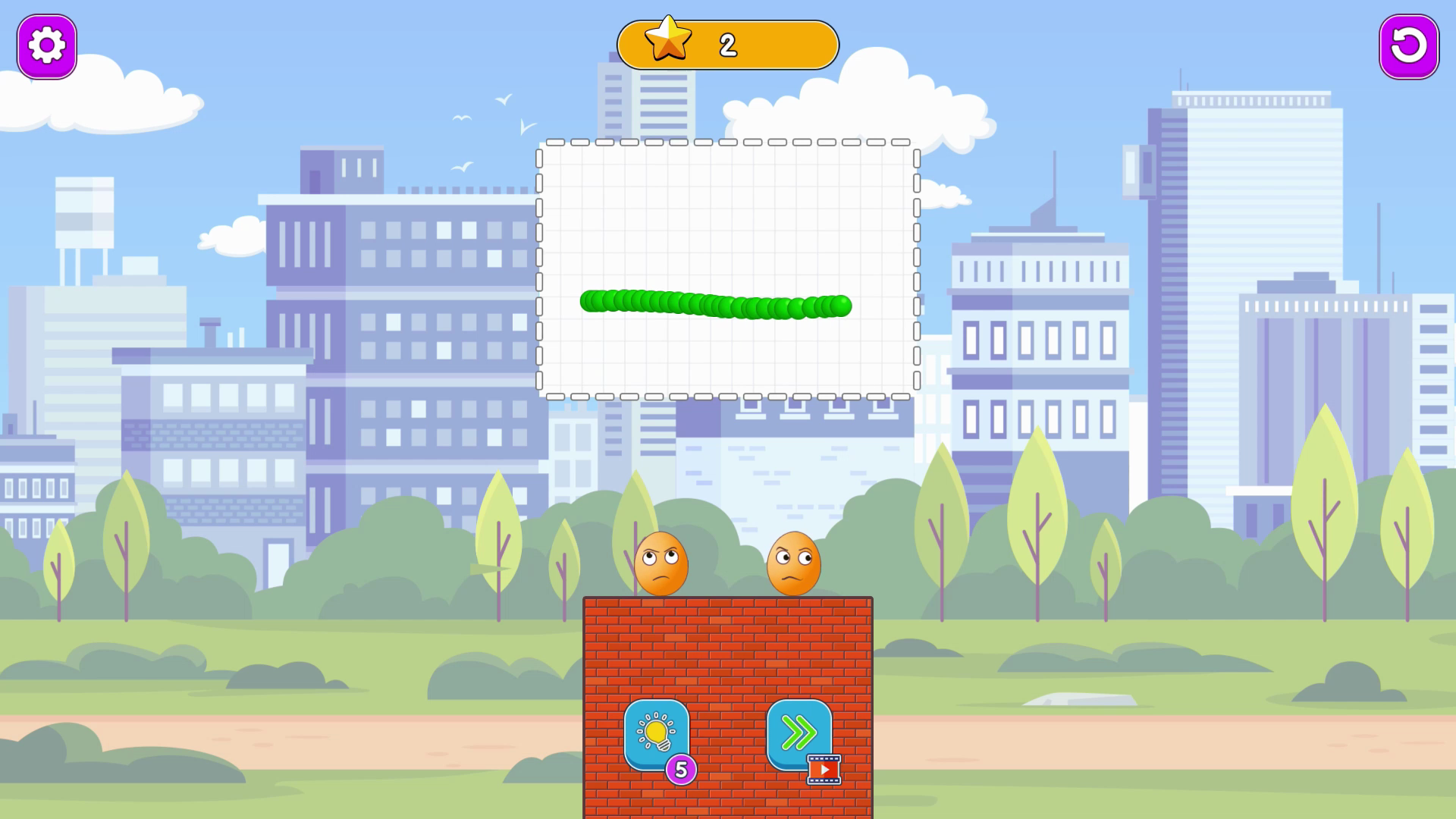
Task: Click the right orange egg character
Action: 795,565
